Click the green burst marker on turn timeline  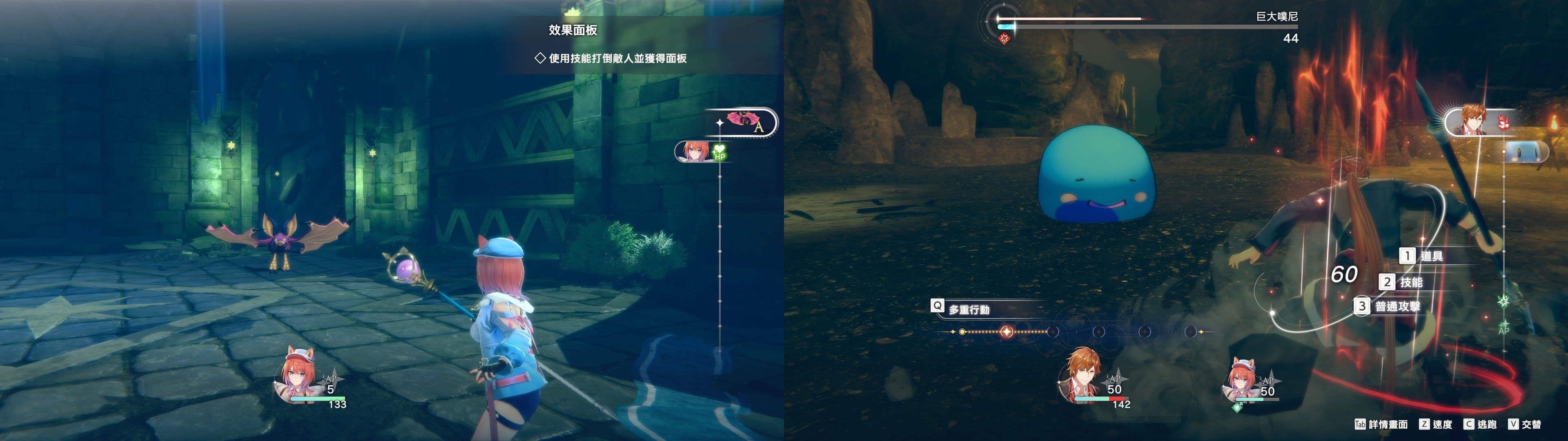click(x=1503, y=301)
